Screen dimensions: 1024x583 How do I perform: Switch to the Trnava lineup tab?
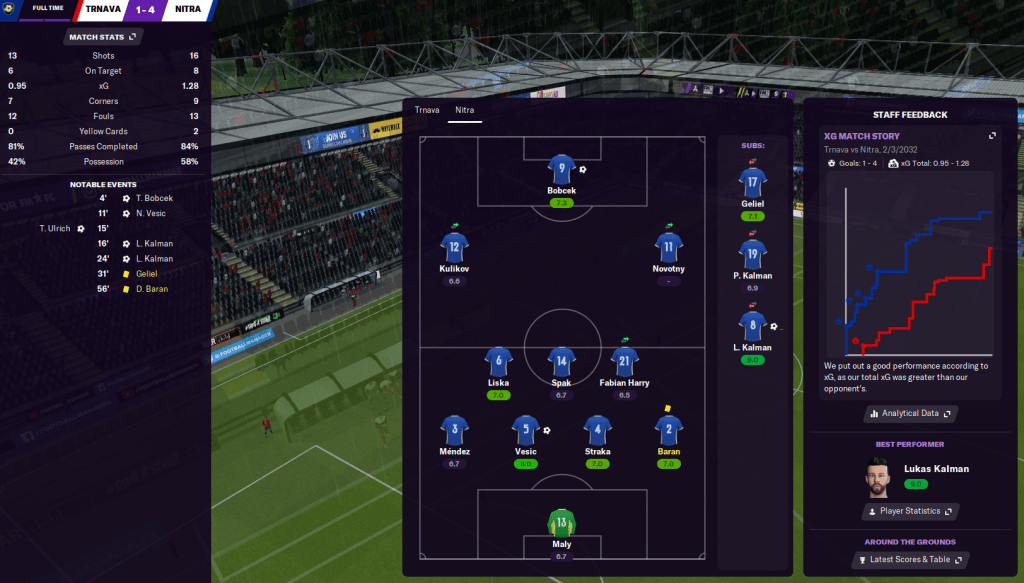click(x=427, y=110)
